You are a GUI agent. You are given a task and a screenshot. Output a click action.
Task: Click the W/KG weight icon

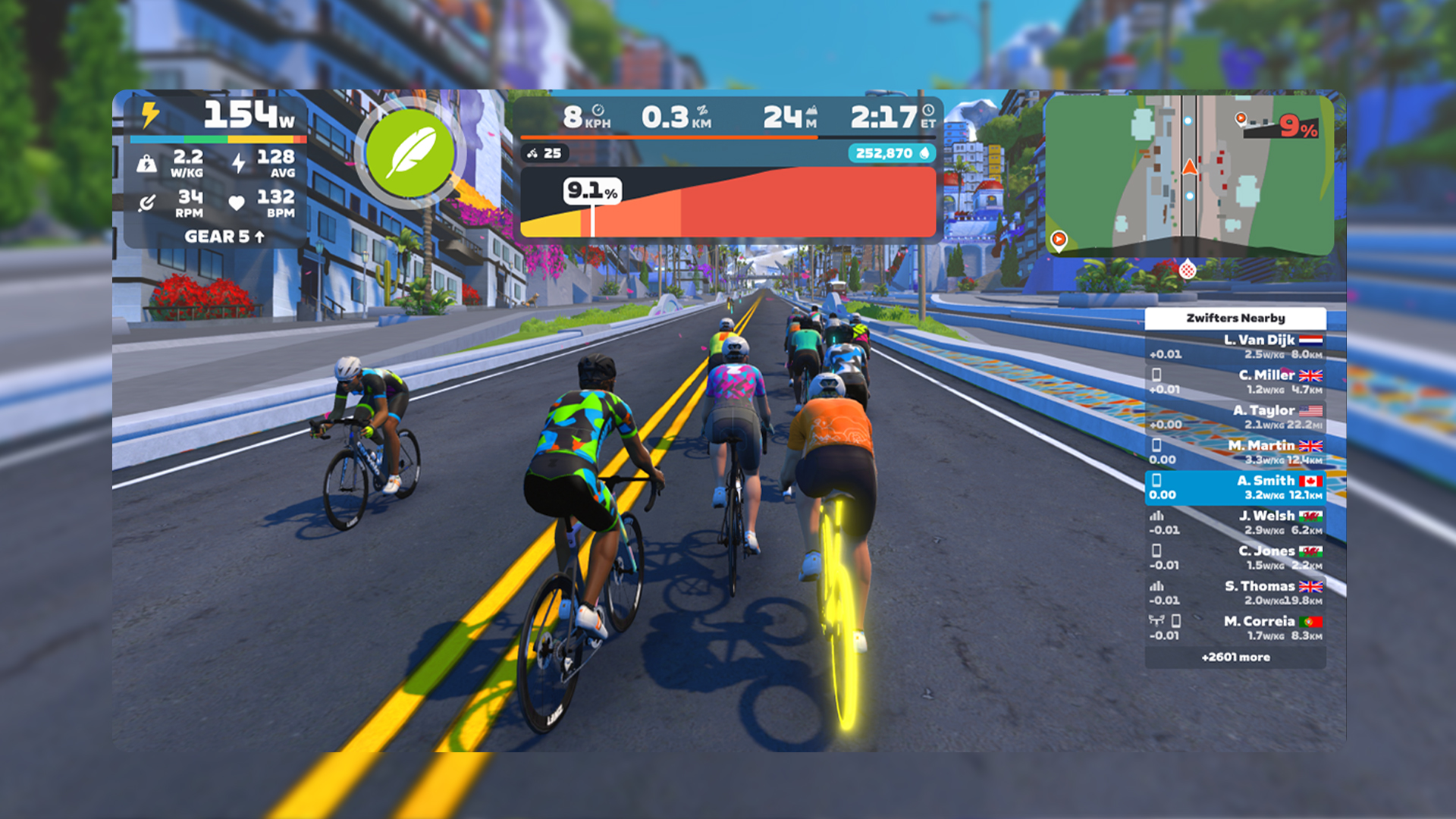(147, 162)
